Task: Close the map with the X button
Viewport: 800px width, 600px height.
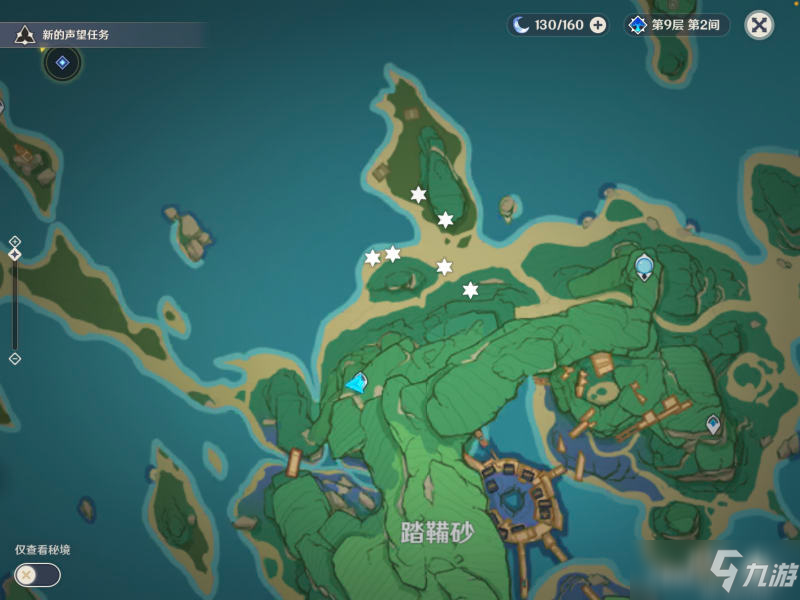Action: (760, 25)
